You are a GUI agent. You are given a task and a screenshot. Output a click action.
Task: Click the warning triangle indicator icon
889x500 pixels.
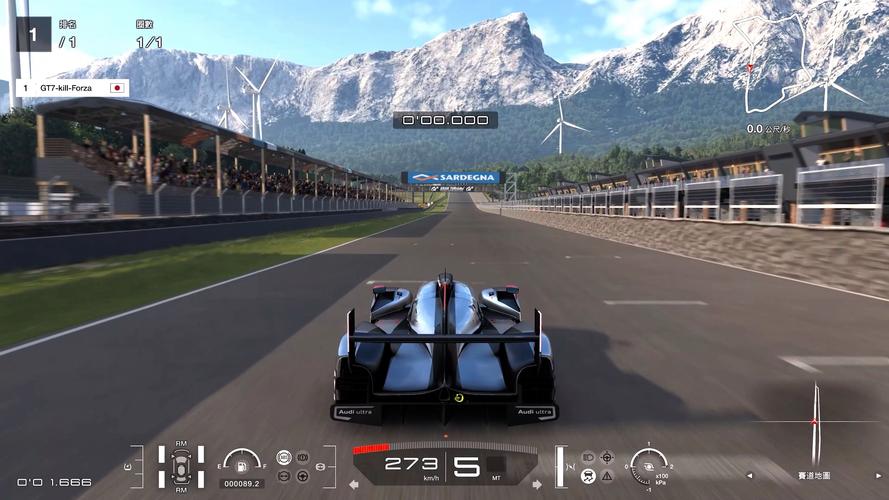pos(606,476)
